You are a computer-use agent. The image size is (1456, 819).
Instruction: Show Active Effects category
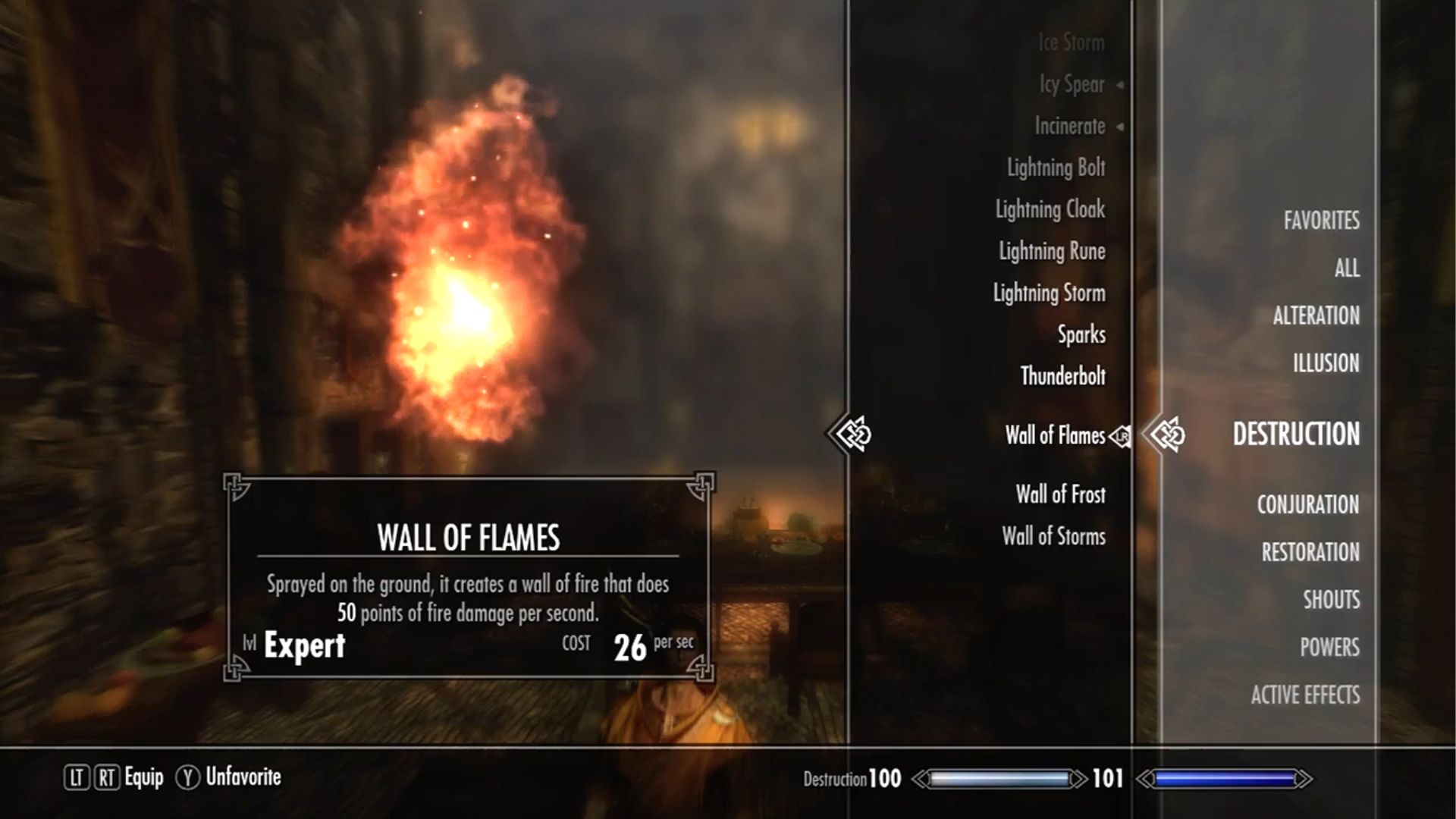point(1305,695)
